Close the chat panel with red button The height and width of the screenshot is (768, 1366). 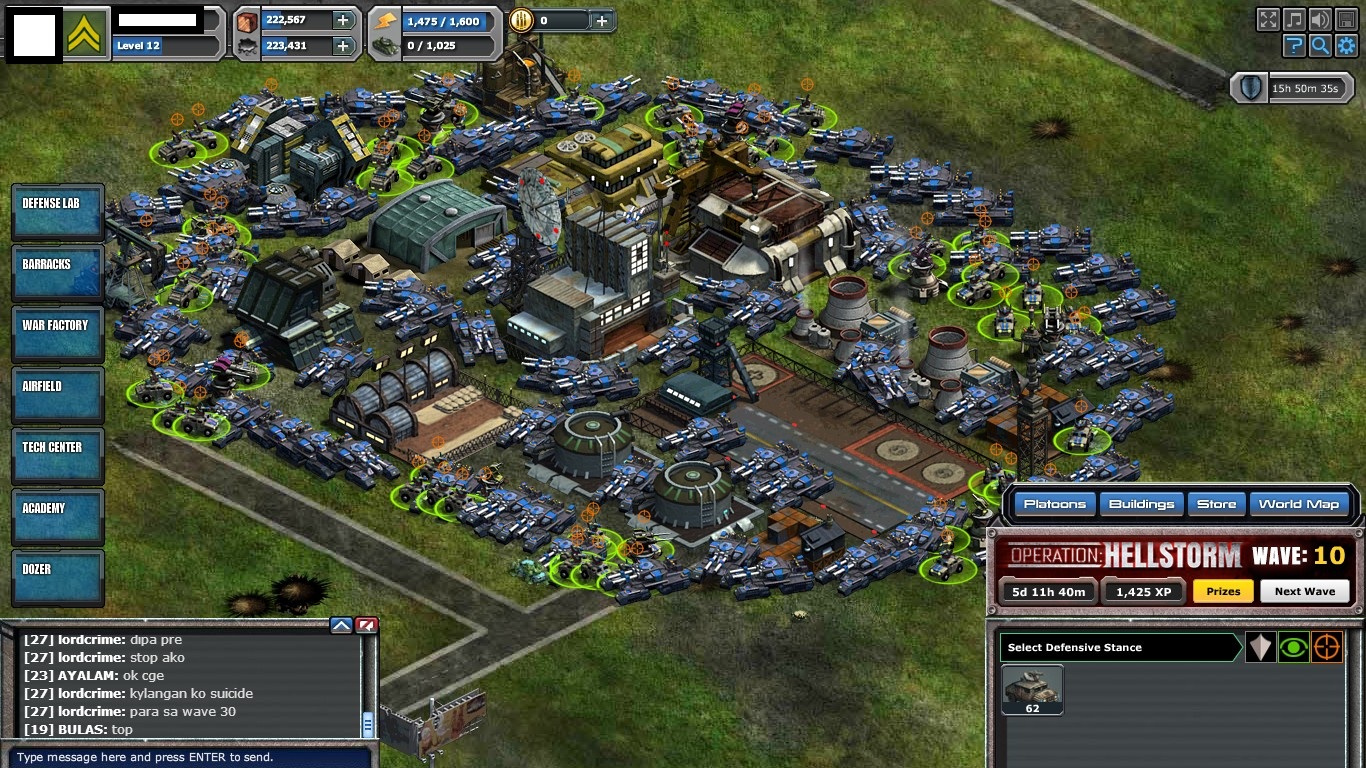(367, 626)
